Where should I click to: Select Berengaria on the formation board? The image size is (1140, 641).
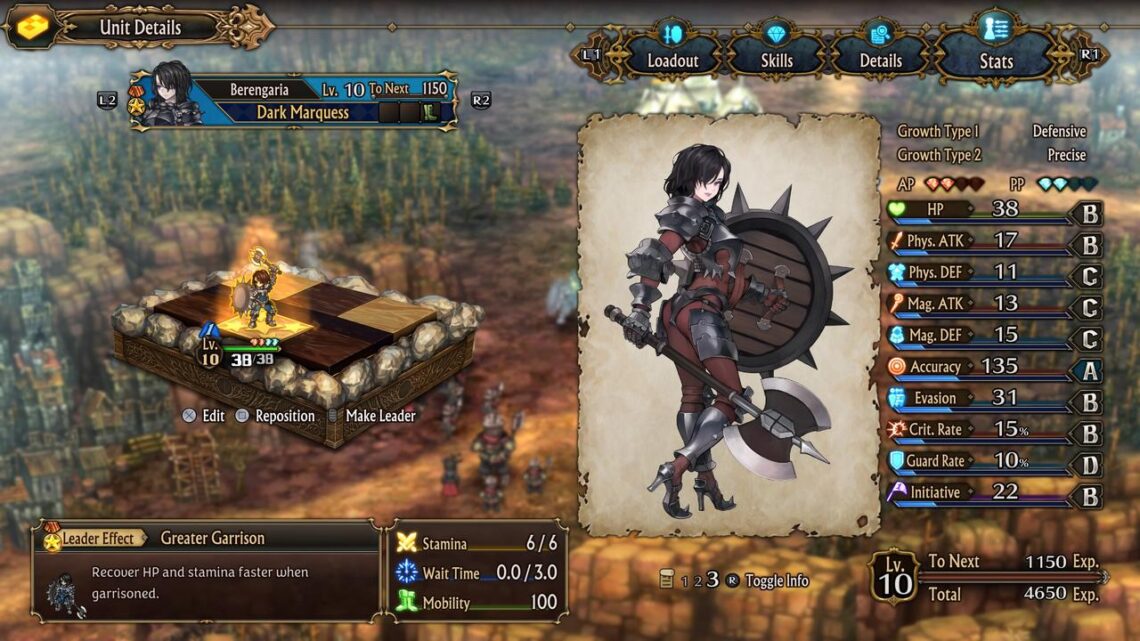click(x=262, y=298)
